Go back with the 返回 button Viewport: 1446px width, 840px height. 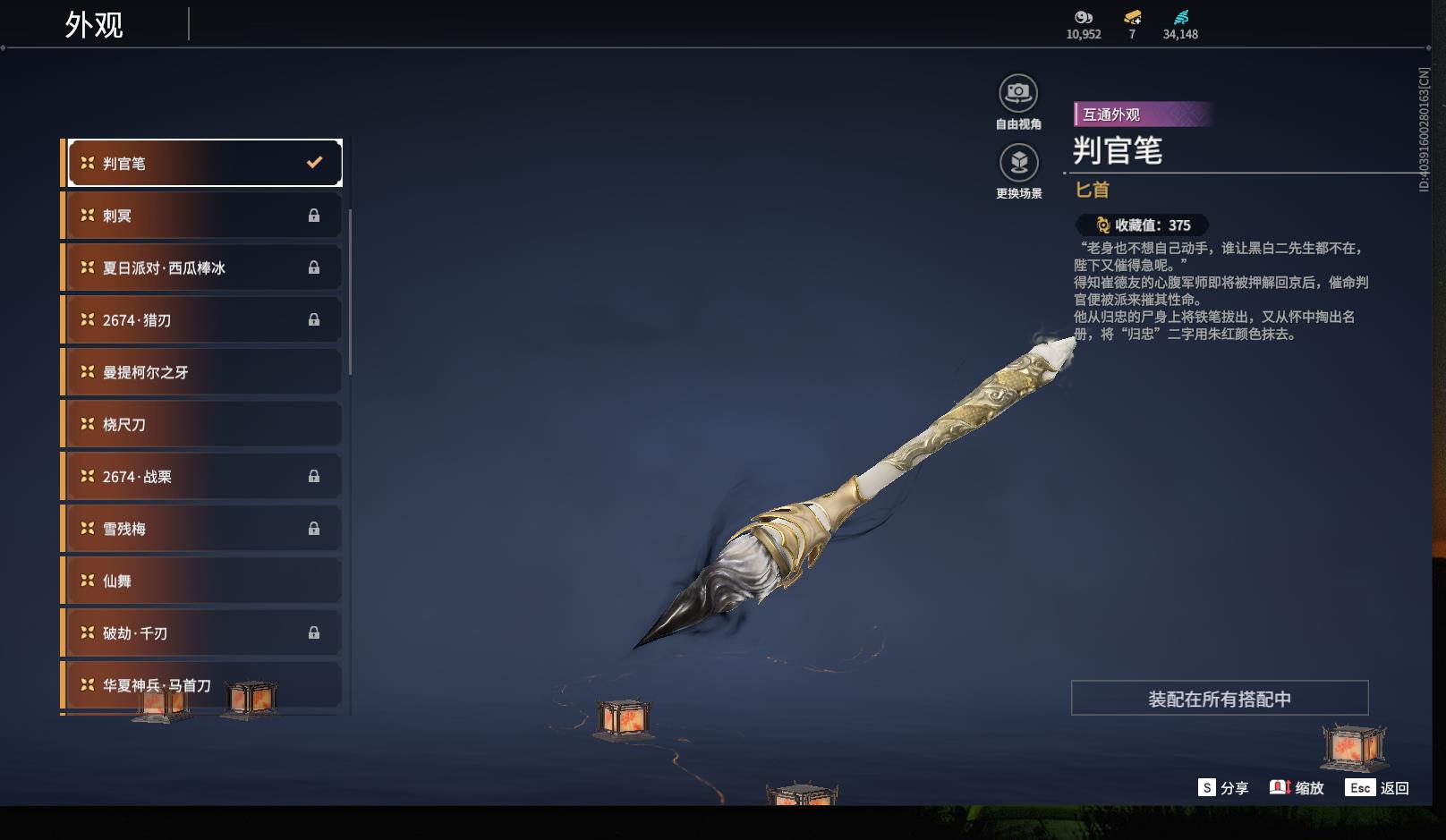tap(1378, 788)
